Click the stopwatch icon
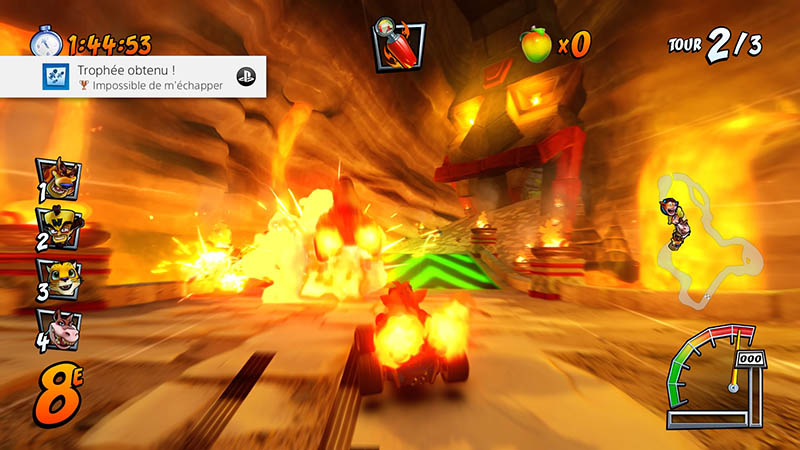The image size is (800, 450). 45,42
